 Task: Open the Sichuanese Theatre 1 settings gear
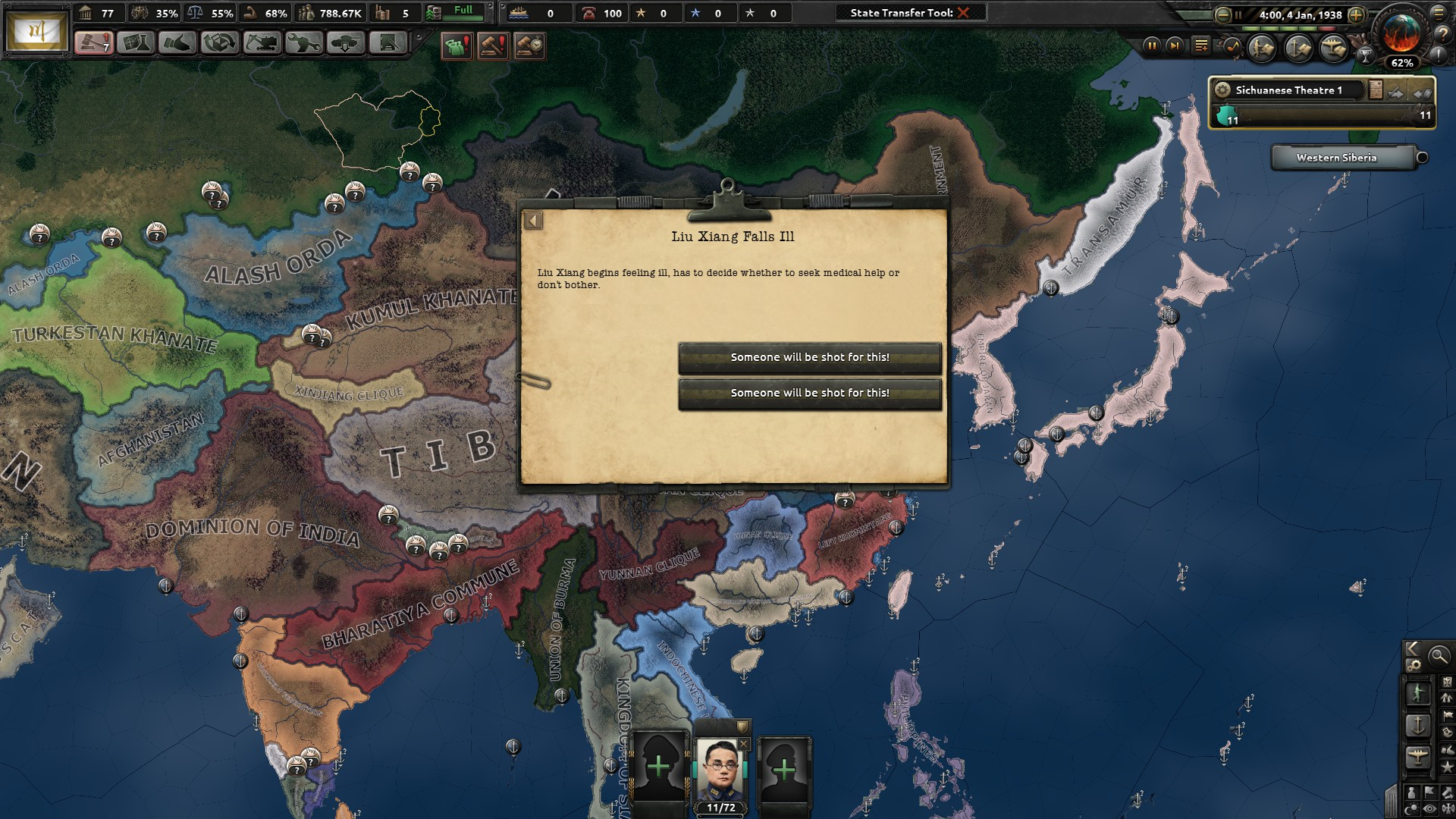click(x=1222, y=90)
